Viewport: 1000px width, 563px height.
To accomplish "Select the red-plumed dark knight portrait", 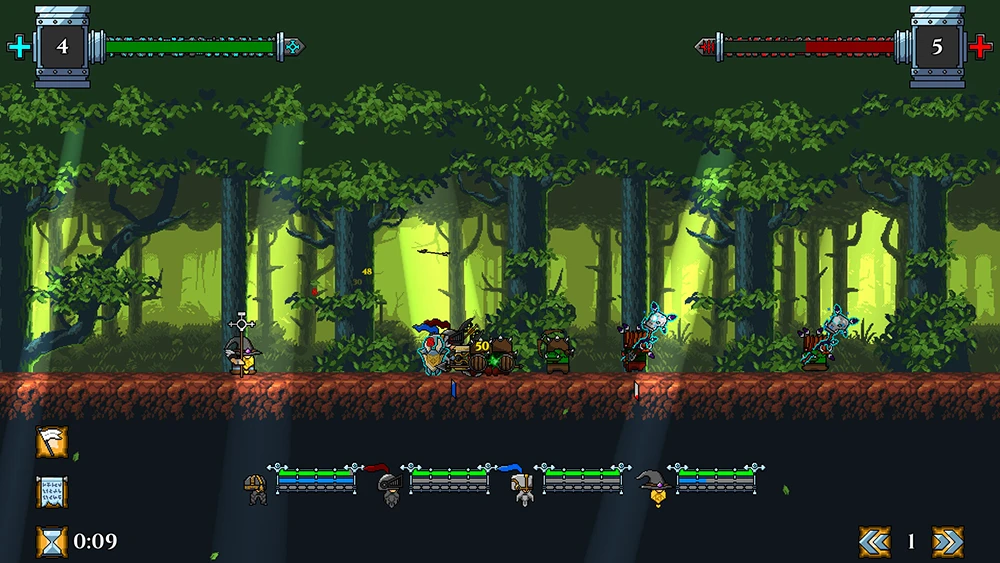I will [387, 485].
